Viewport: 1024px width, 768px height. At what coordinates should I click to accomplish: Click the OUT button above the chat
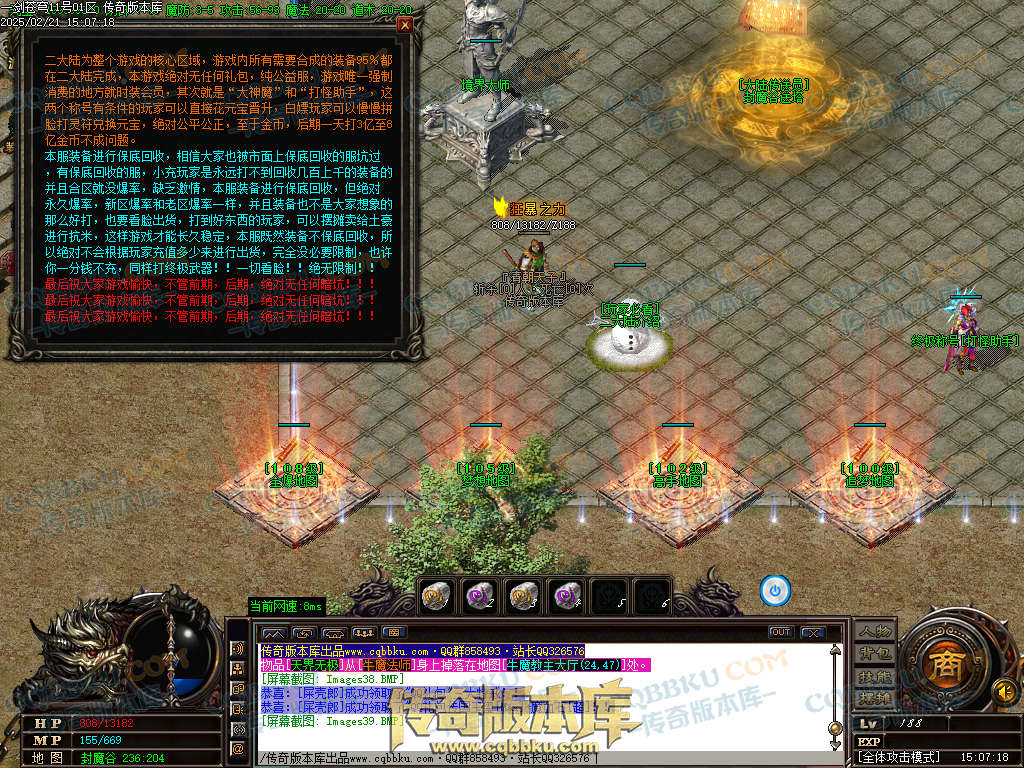coord(780,632)
